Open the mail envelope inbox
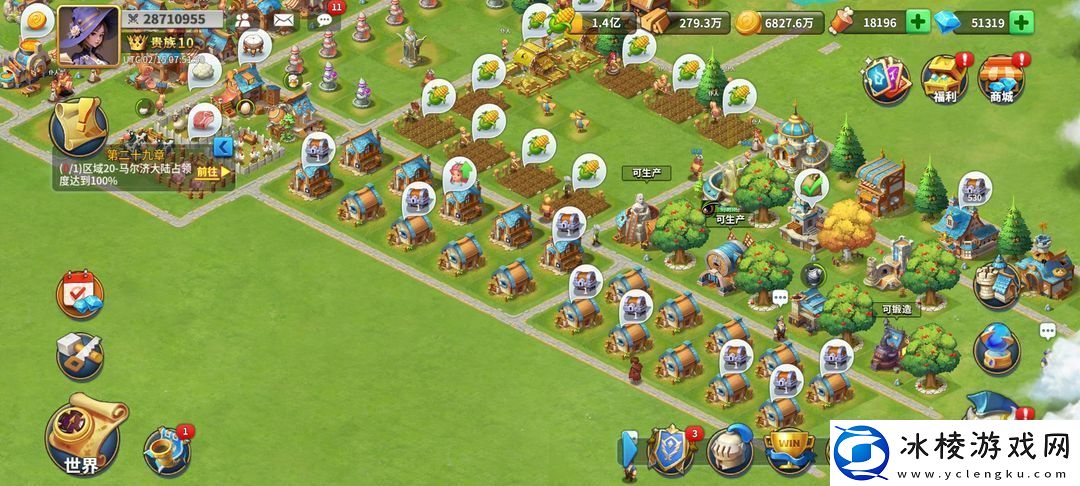The height and width of the screenshot is (486, 1080). pos(284,19)
